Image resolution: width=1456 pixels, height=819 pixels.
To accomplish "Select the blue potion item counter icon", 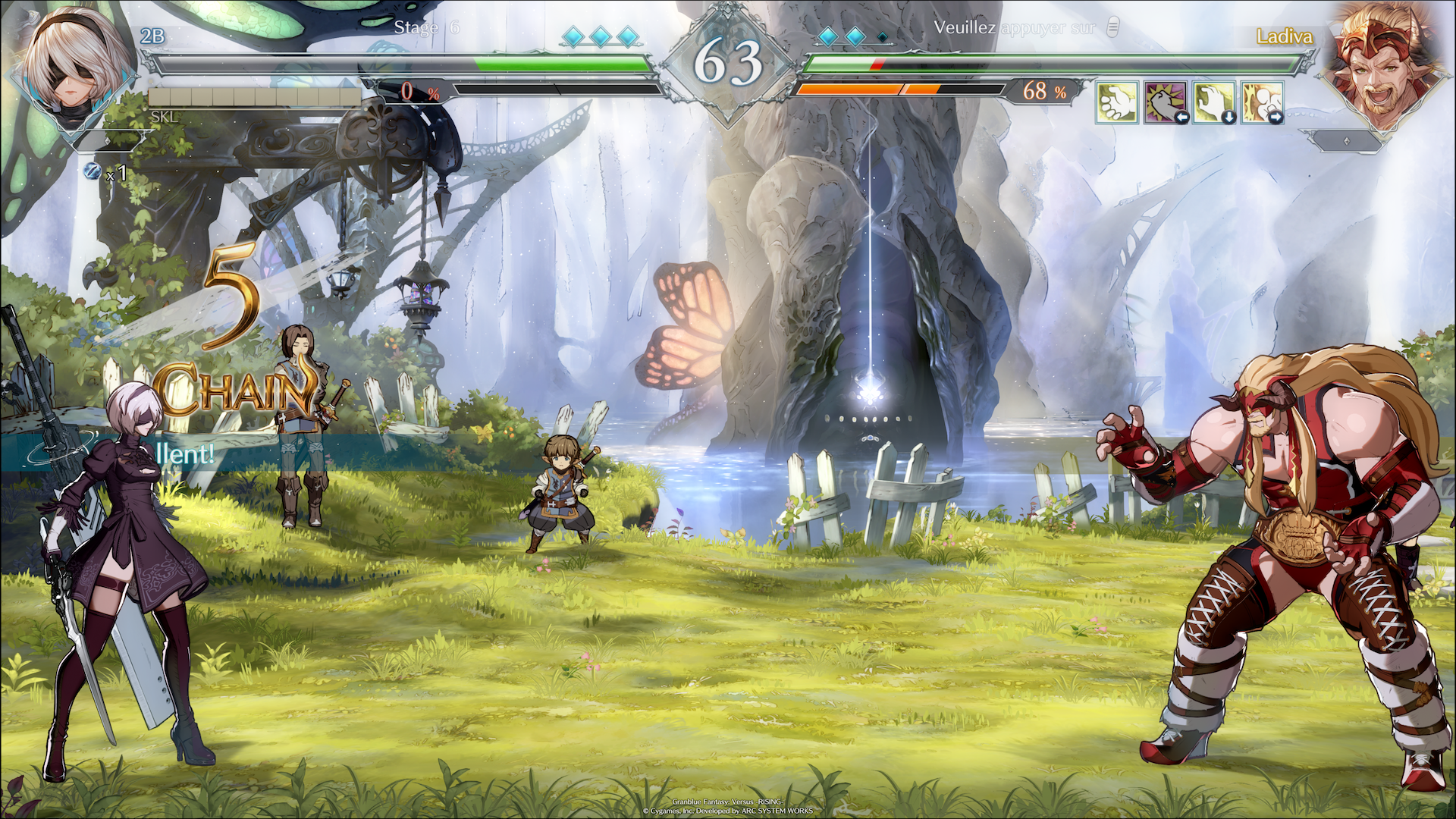I will [92, 171].
